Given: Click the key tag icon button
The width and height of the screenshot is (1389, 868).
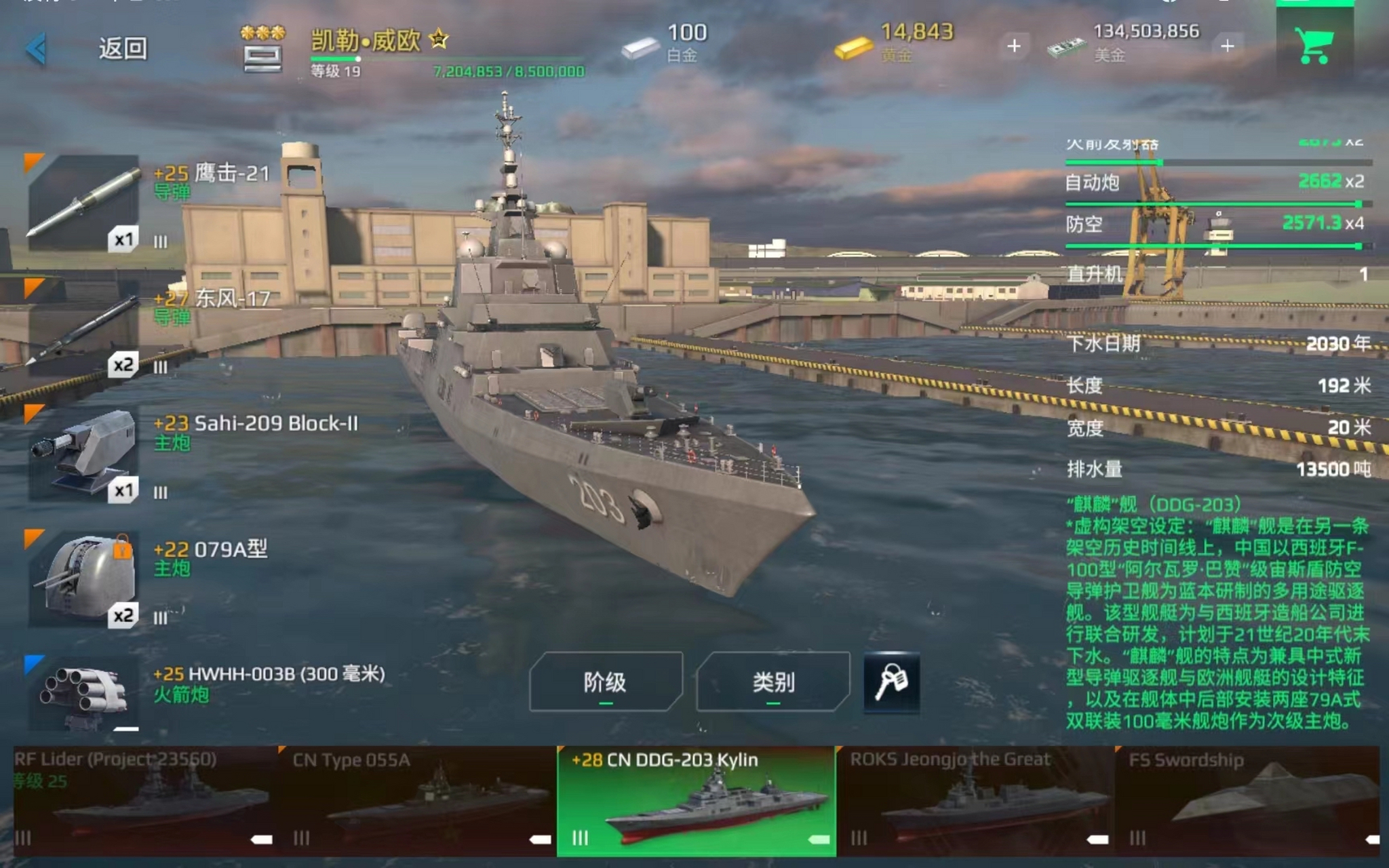Looking at the screenshot, I should (x=891, y=682).
